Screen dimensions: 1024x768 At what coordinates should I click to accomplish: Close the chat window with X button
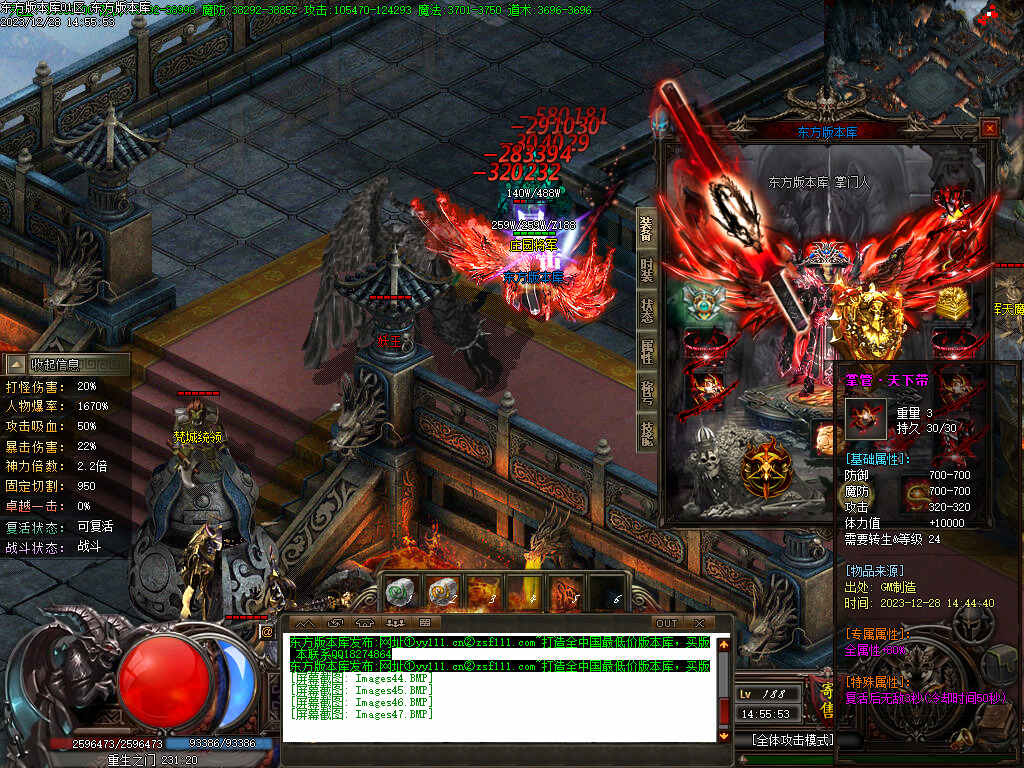699,623
